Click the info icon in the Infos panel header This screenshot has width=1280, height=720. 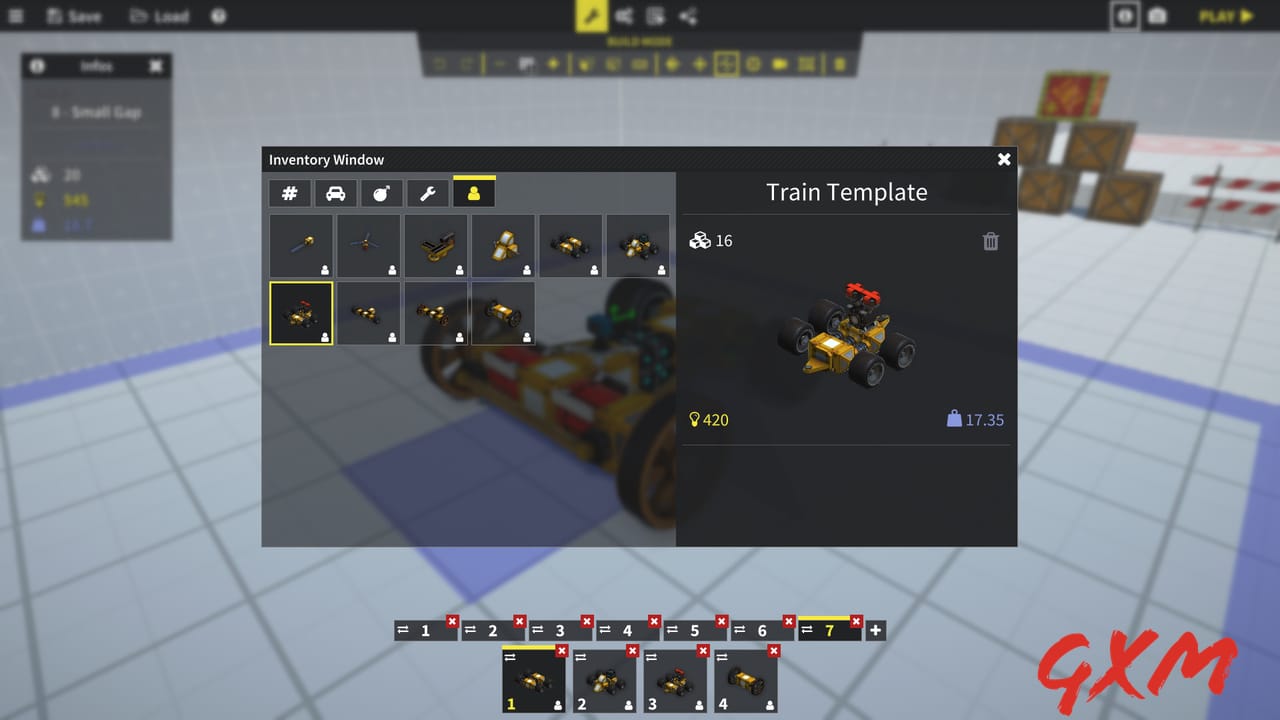(x=37, y=66)
